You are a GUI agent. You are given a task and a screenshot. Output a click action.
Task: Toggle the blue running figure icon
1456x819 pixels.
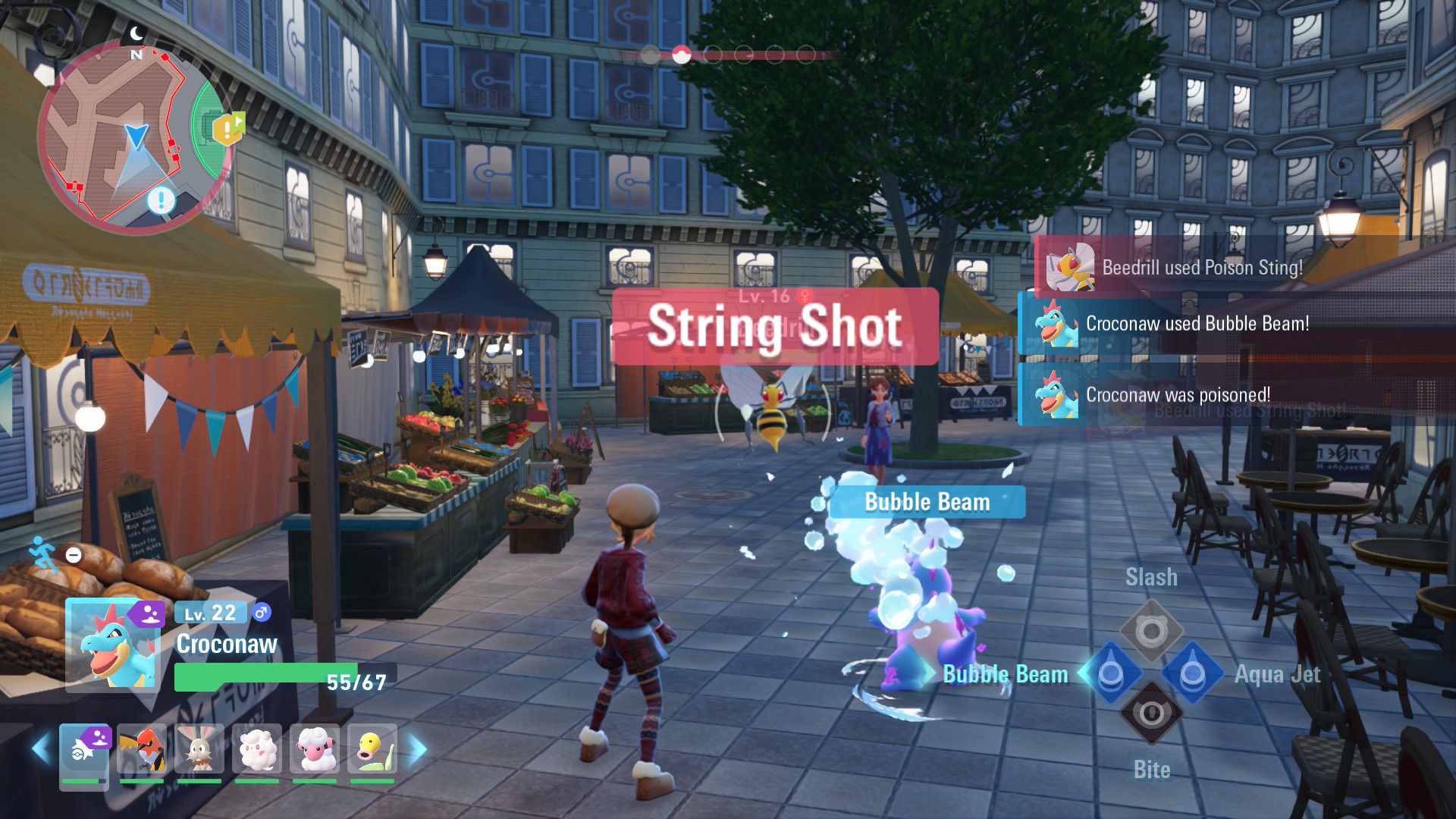[x=44, y=553]
